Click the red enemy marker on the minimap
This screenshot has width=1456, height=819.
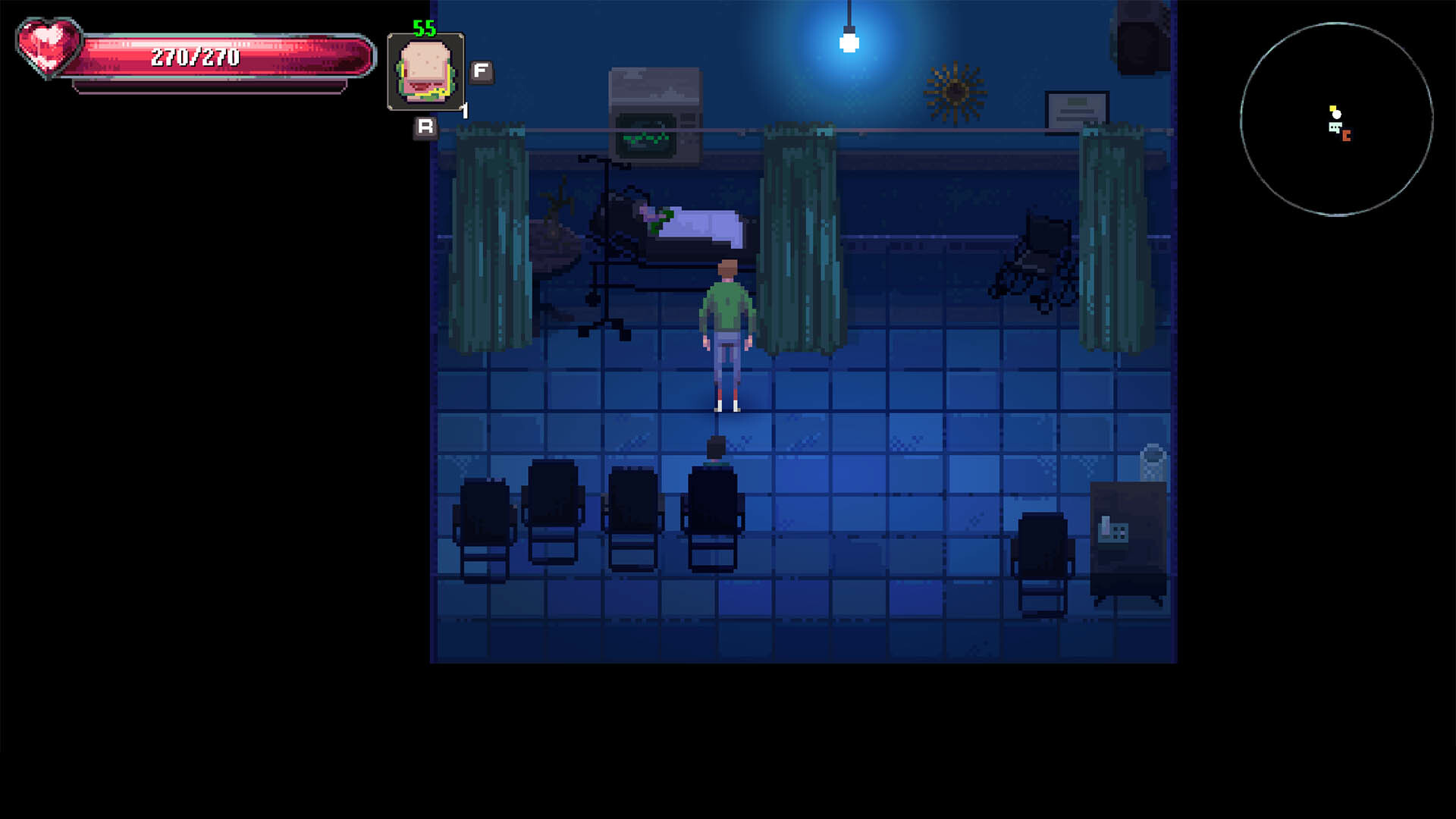[1345, 137]
